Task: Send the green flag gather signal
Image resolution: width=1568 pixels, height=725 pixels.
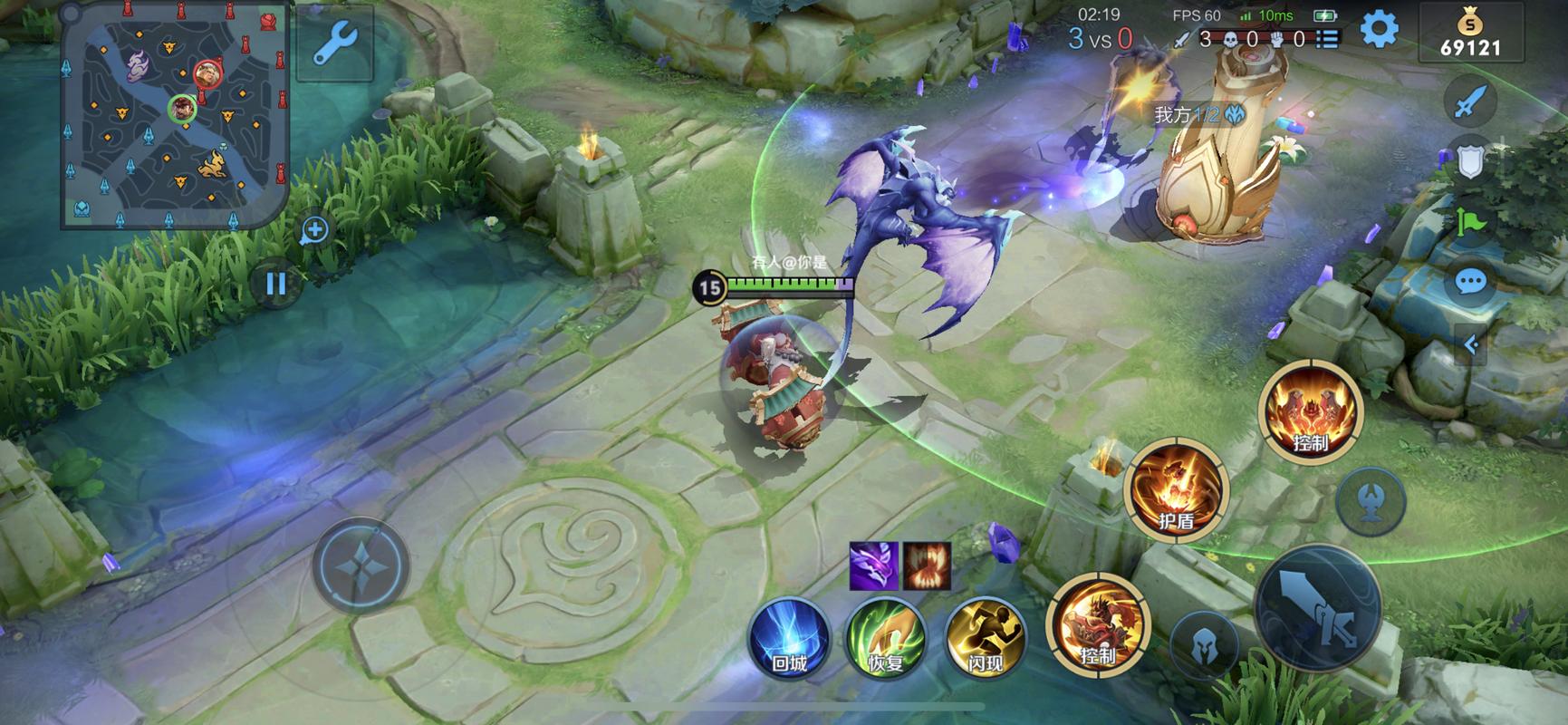Action: pos(1469,223)
